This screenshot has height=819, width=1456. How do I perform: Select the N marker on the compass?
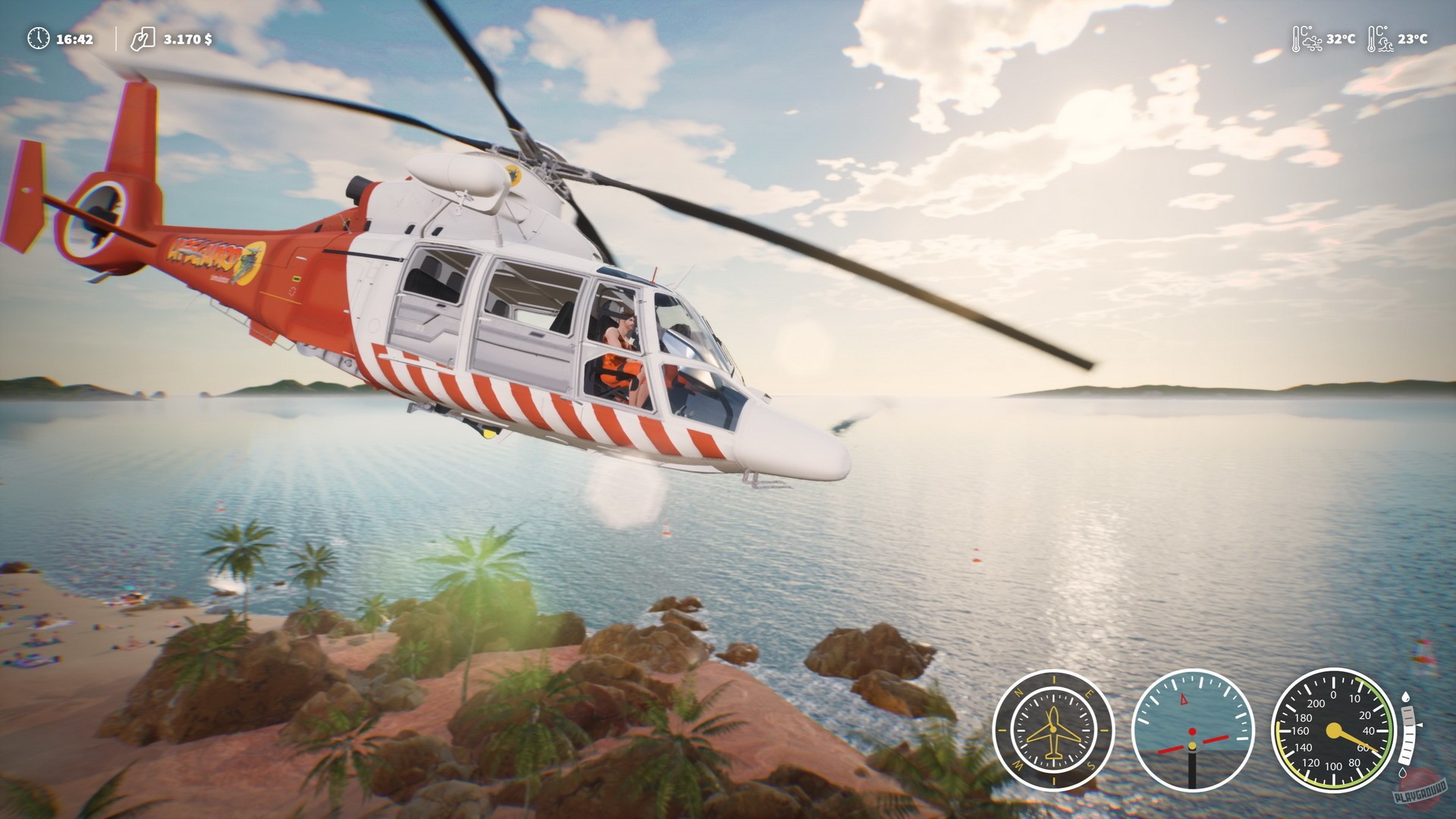[1017, 691]
